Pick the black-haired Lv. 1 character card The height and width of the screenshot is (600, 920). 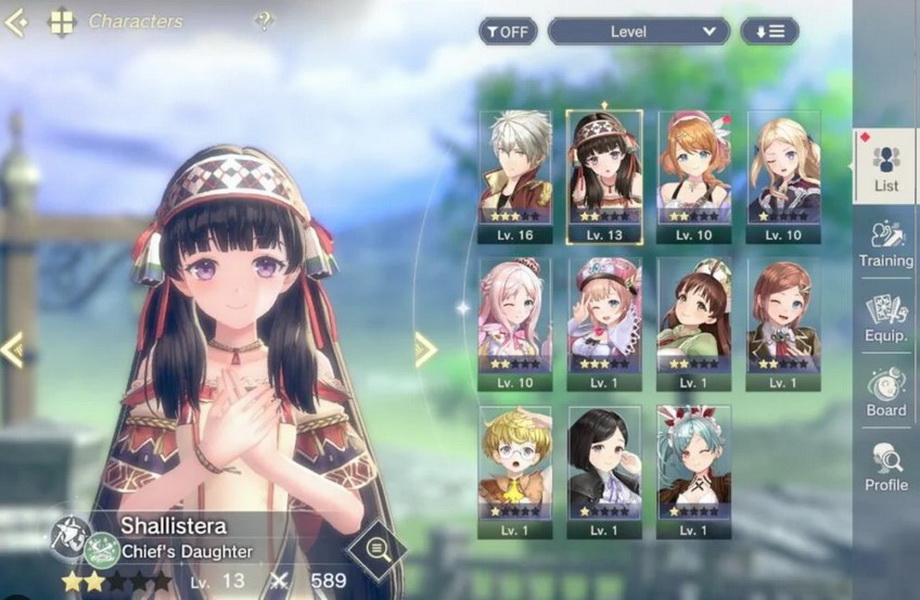click(x=604, y=471)
